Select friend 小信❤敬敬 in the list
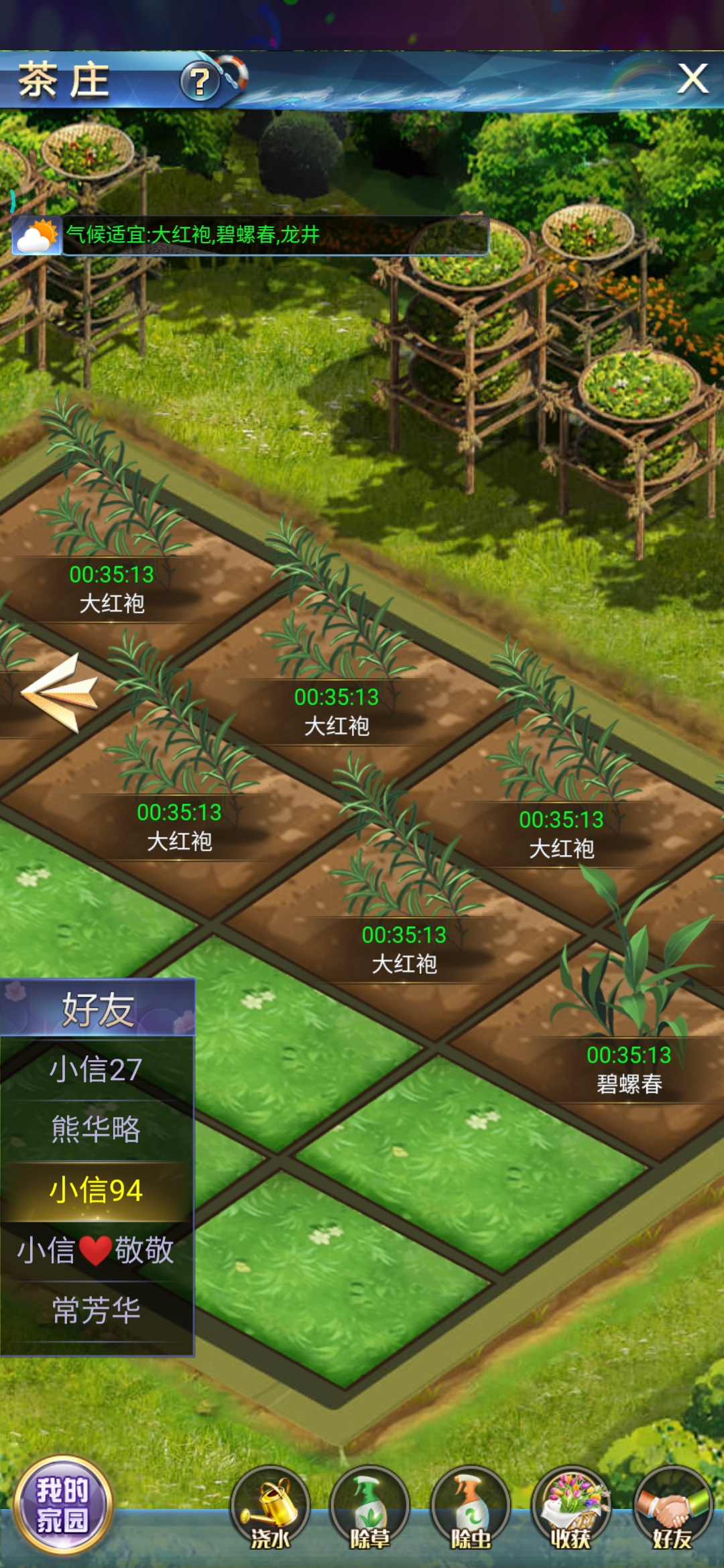The image size is (724, 1568). 97,1250
